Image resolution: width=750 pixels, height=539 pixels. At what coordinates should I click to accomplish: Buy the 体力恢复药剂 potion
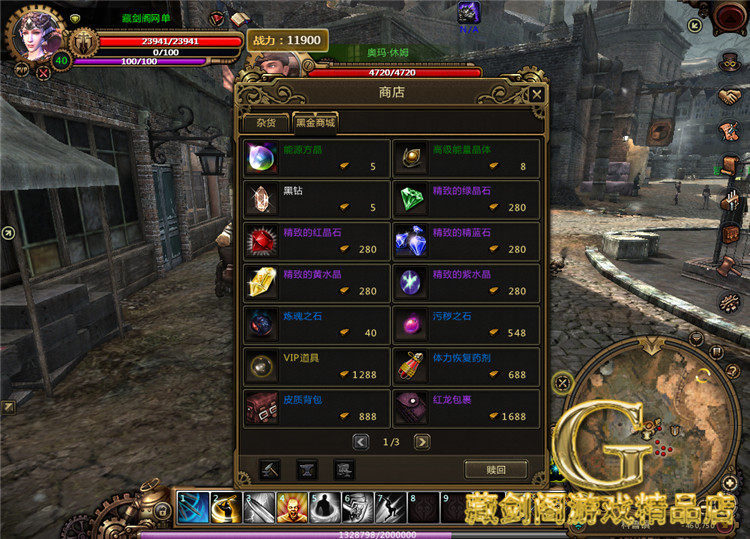(466, 366)
